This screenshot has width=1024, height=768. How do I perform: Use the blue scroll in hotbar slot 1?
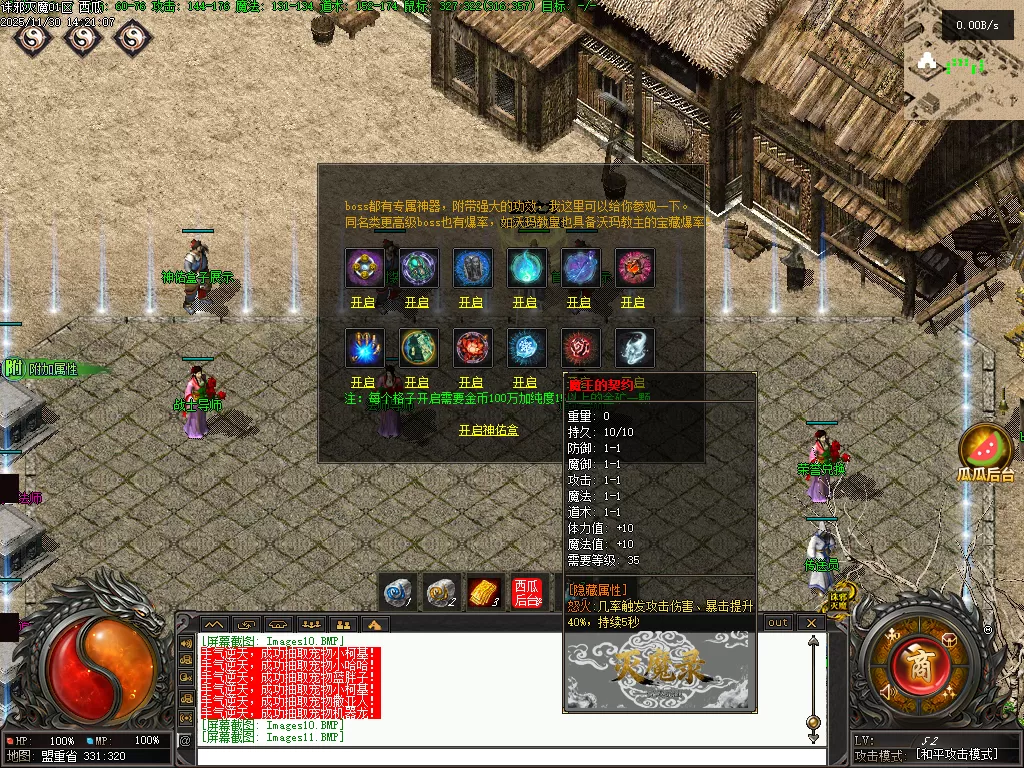click(399, 592)
